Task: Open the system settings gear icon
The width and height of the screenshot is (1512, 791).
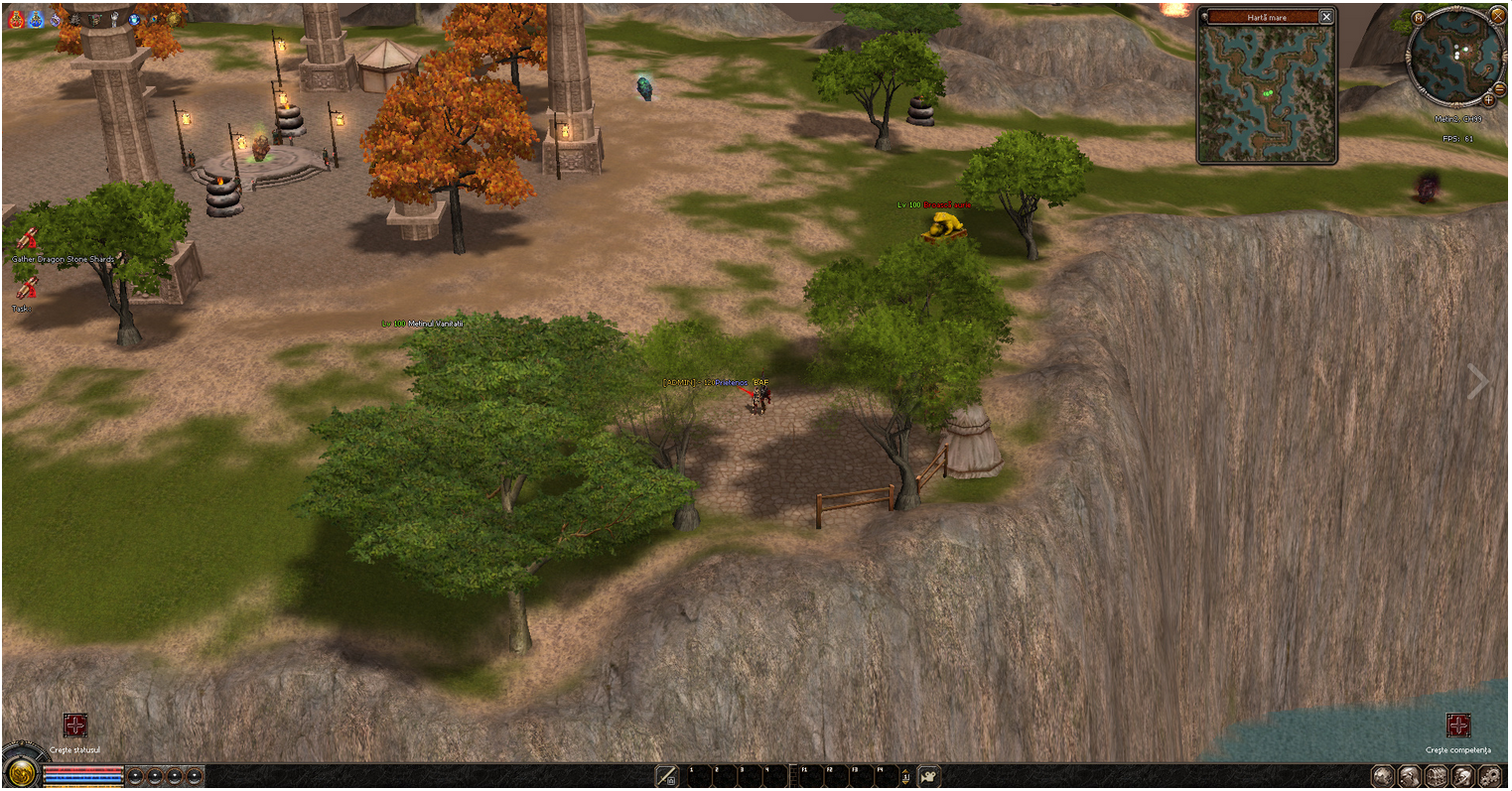Action: 1488,776
